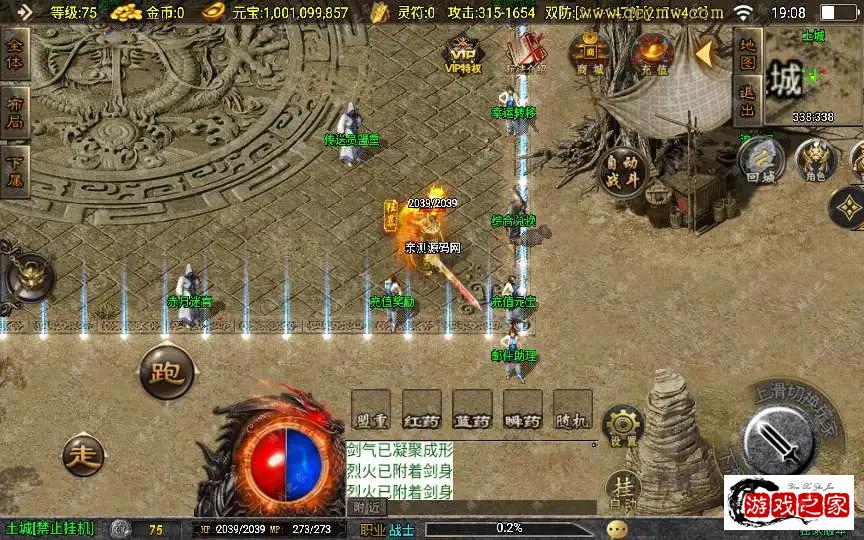The width and height of the screenshot is (864, 540).
Task: Select the 下属 subordinates tab
Action: click(15, 172)
